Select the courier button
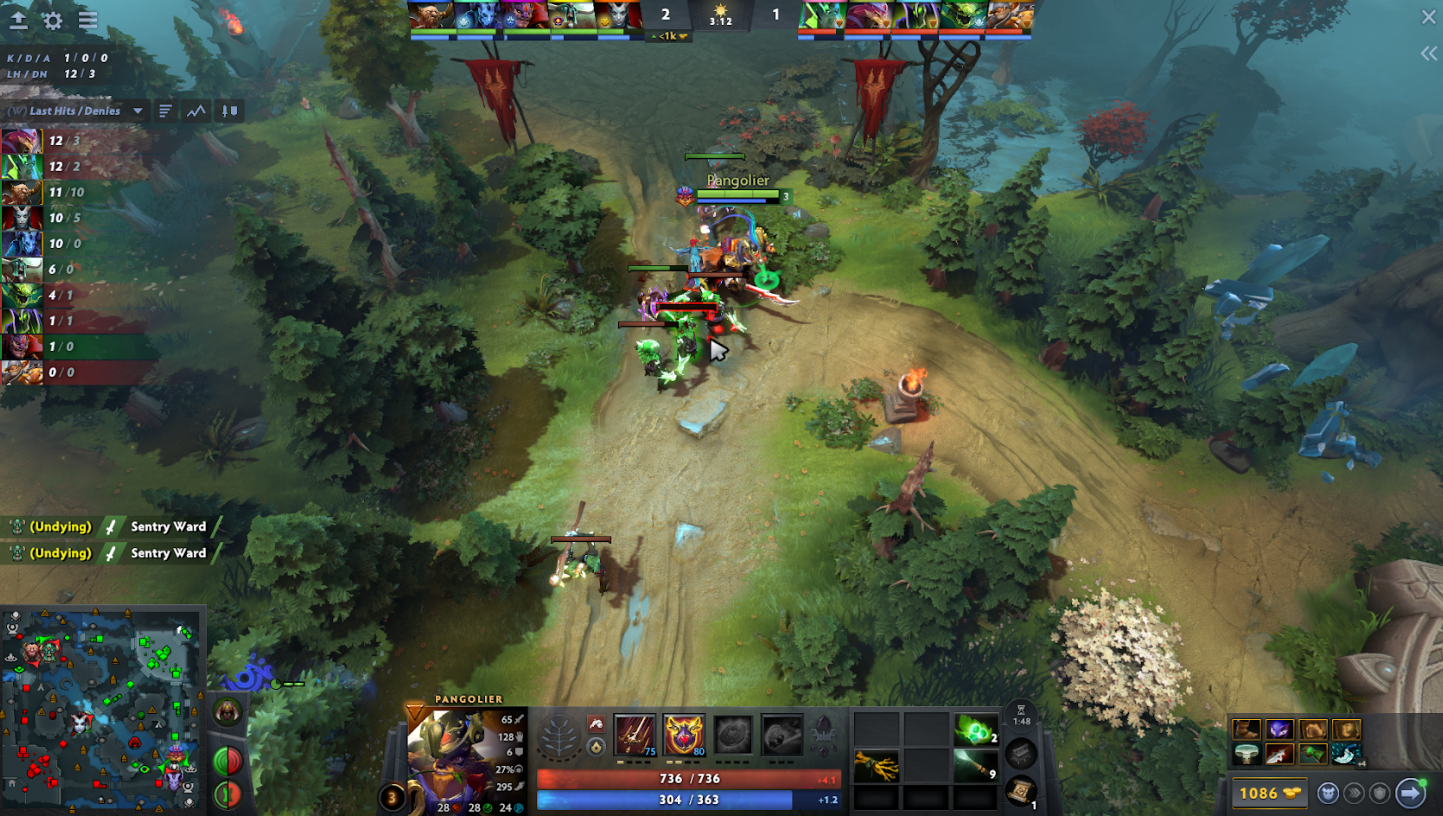 pyautogui.click(x=1328, y=793)
